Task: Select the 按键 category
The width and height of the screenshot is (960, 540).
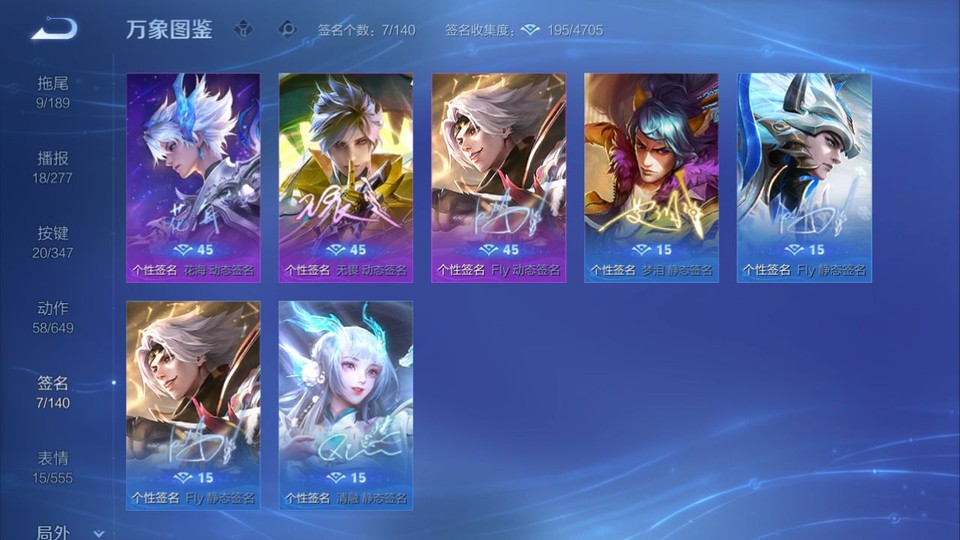Action: pos(53,241)
